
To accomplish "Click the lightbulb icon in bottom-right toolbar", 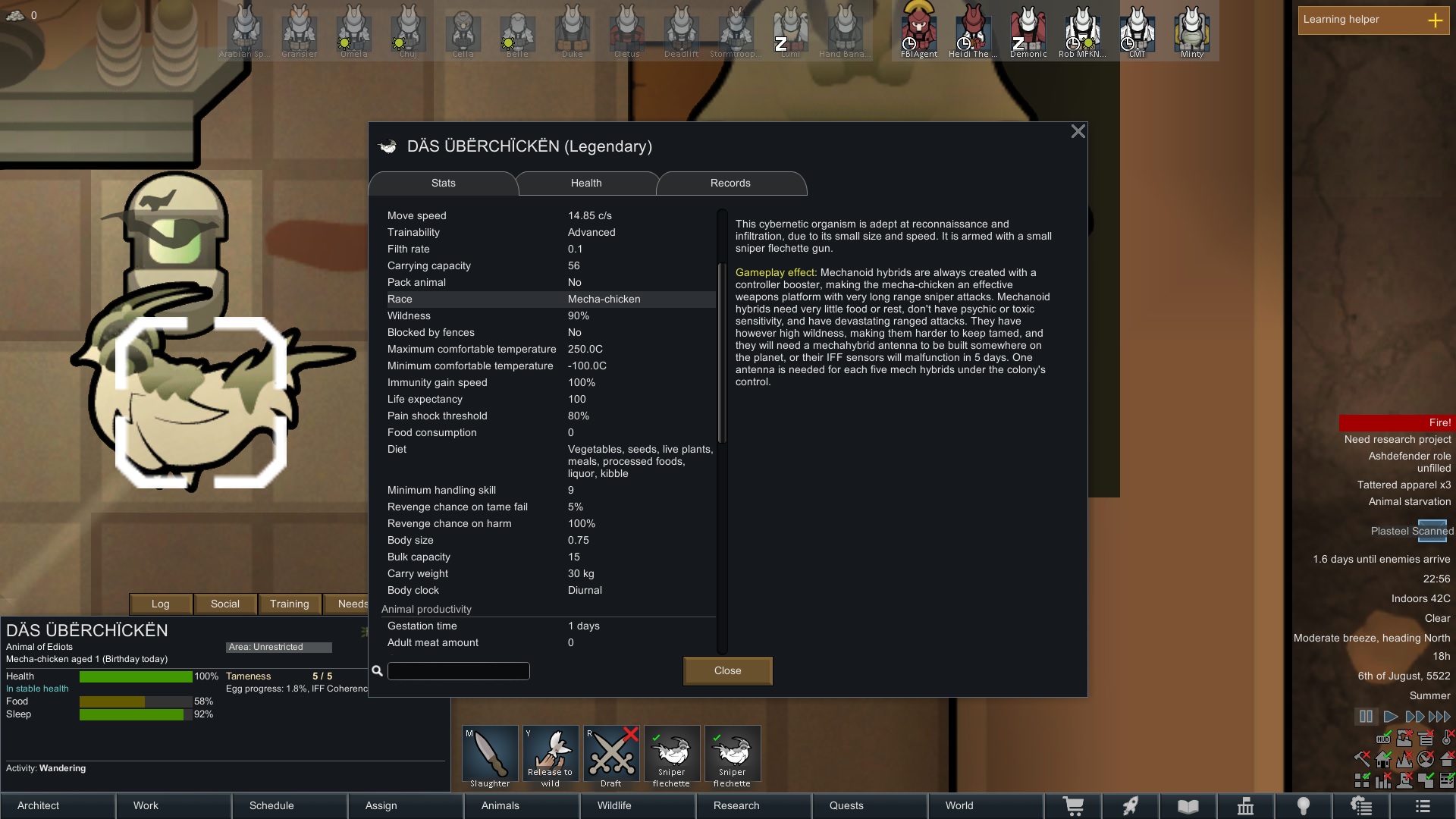I will (x=1304, y=806).
